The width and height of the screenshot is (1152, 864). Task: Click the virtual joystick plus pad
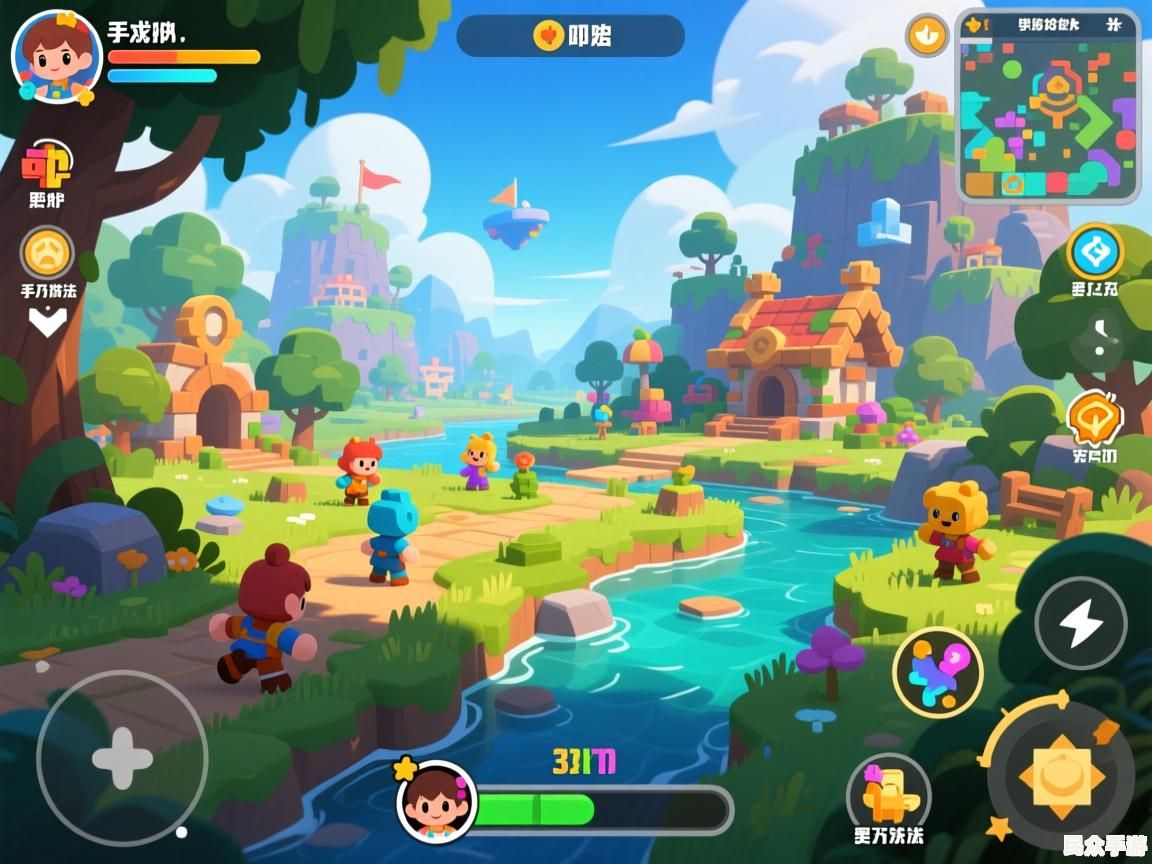click(x=122, y=757)
